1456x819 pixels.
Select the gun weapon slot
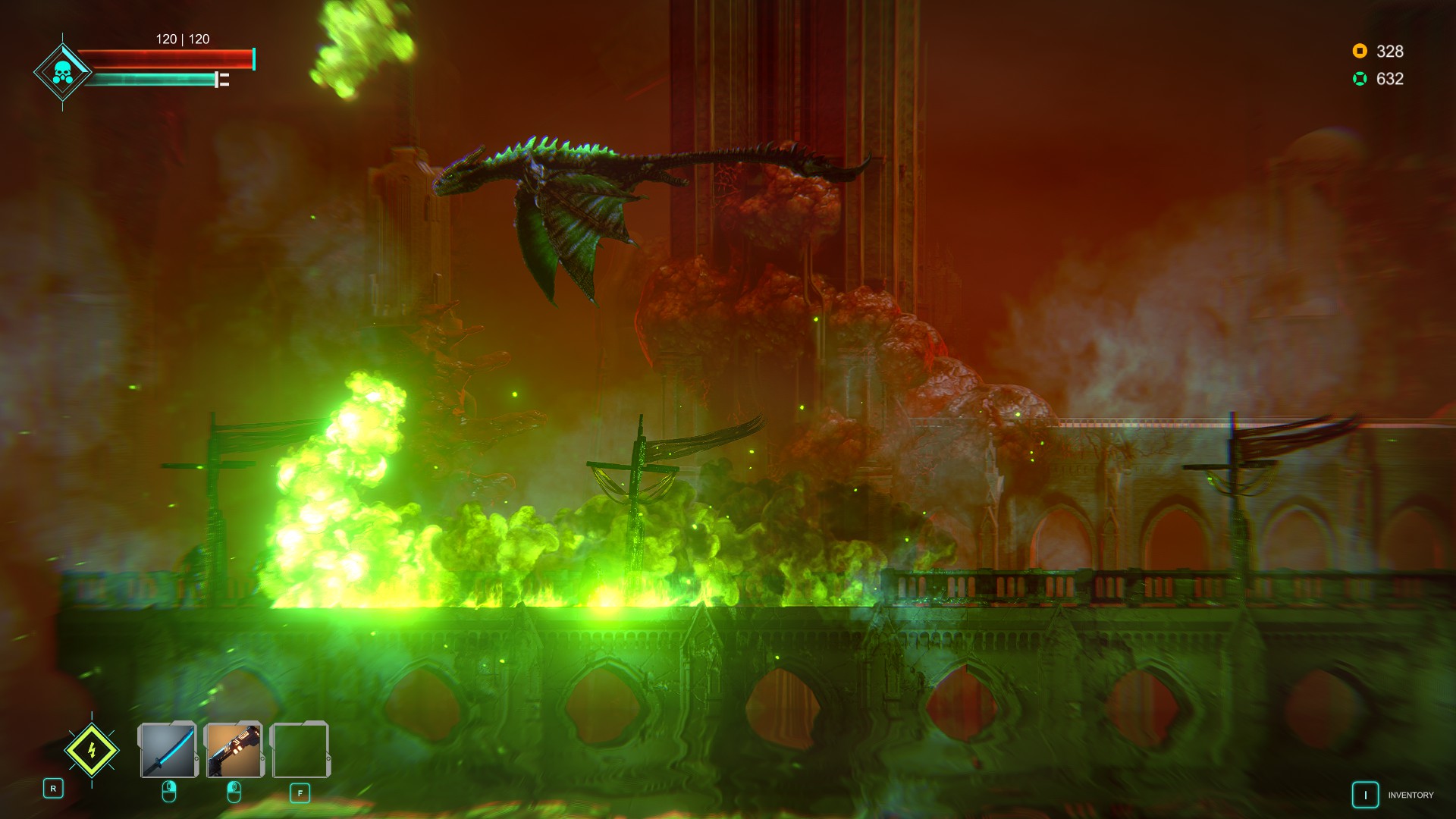[x=234, y=749]
